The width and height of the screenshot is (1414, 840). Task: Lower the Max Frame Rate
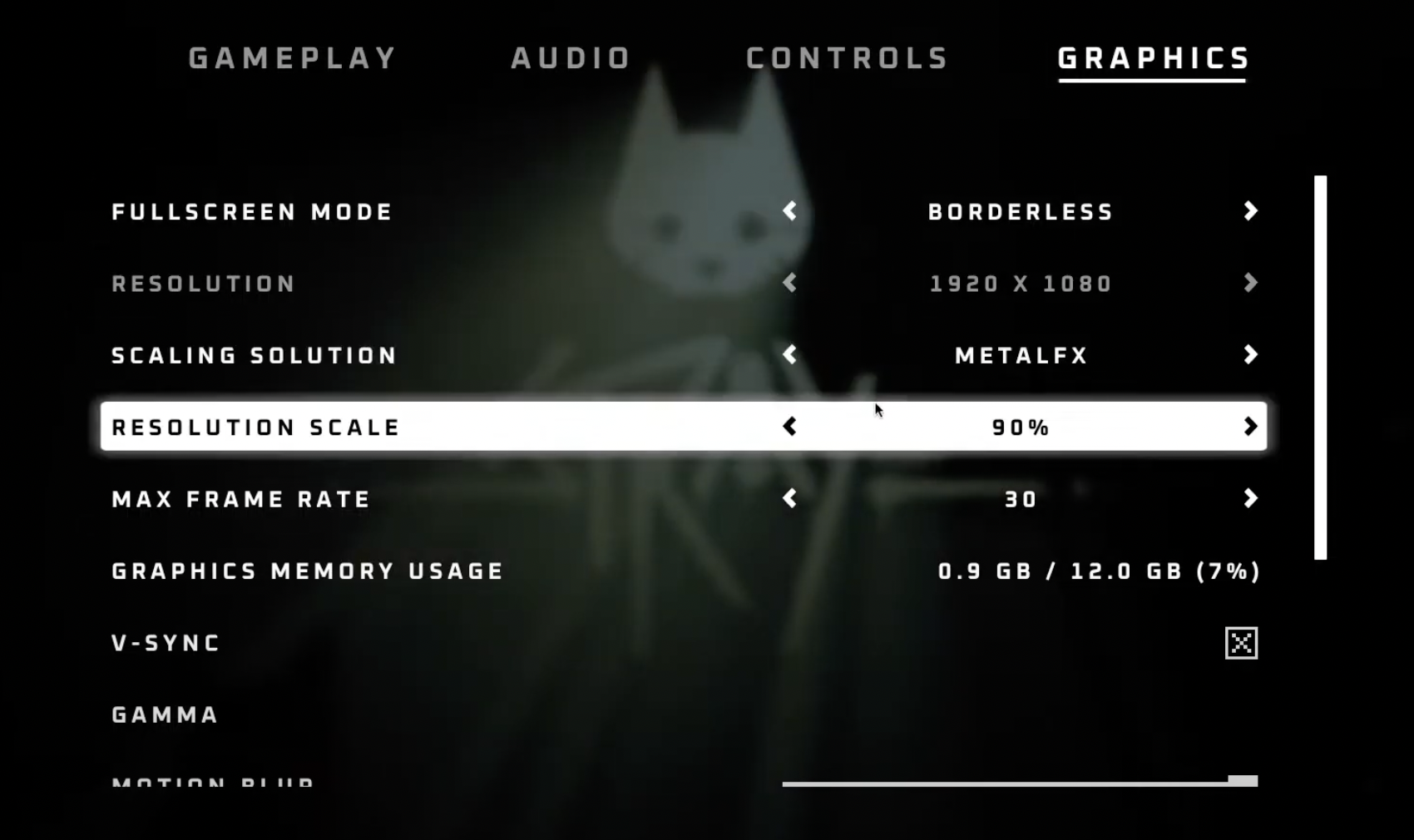coord(789,499)
